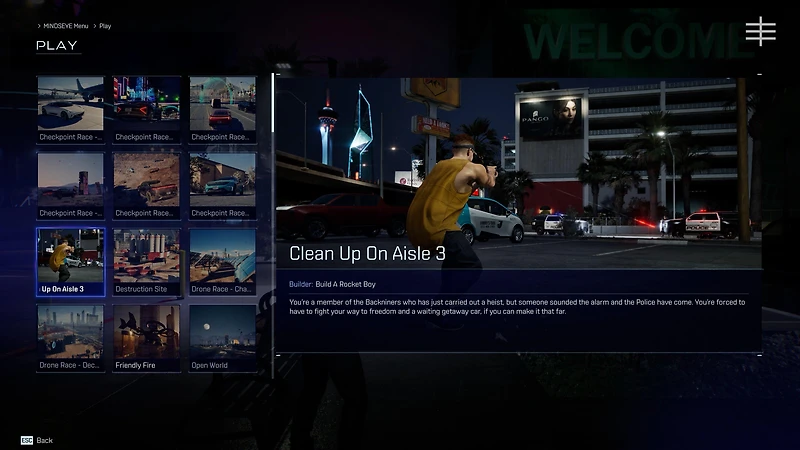Select the Destruction Site mission tile
800x450 pixels.
tap(146, 262)
